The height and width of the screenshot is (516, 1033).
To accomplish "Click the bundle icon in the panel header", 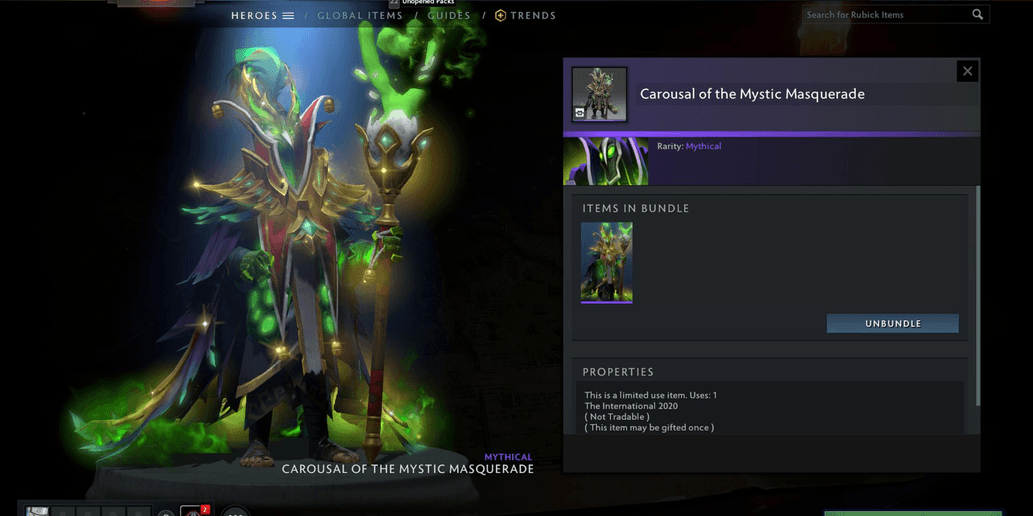I will pos(600,94).
